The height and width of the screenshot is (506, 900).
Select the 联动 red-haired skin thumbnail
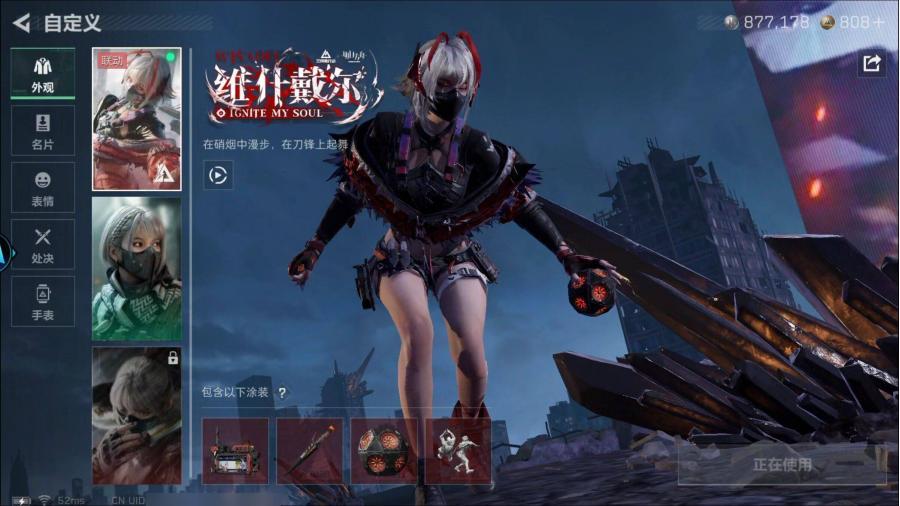click(x=136, y=119)
